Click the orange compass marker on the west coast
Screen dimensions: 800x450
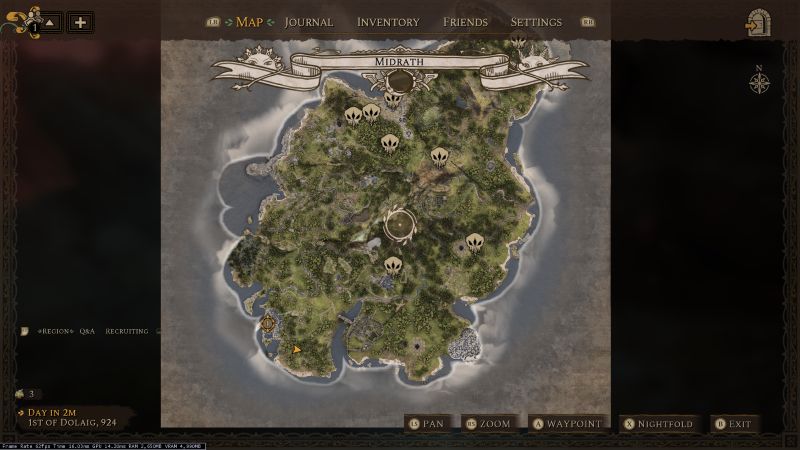[268, 323]
